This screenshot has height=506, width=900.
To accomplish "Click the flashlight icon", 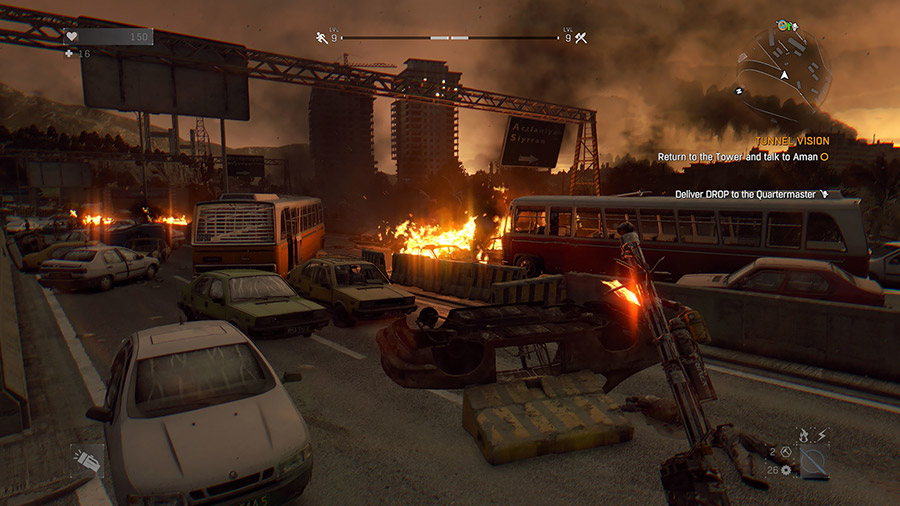I will coord(86,459).
